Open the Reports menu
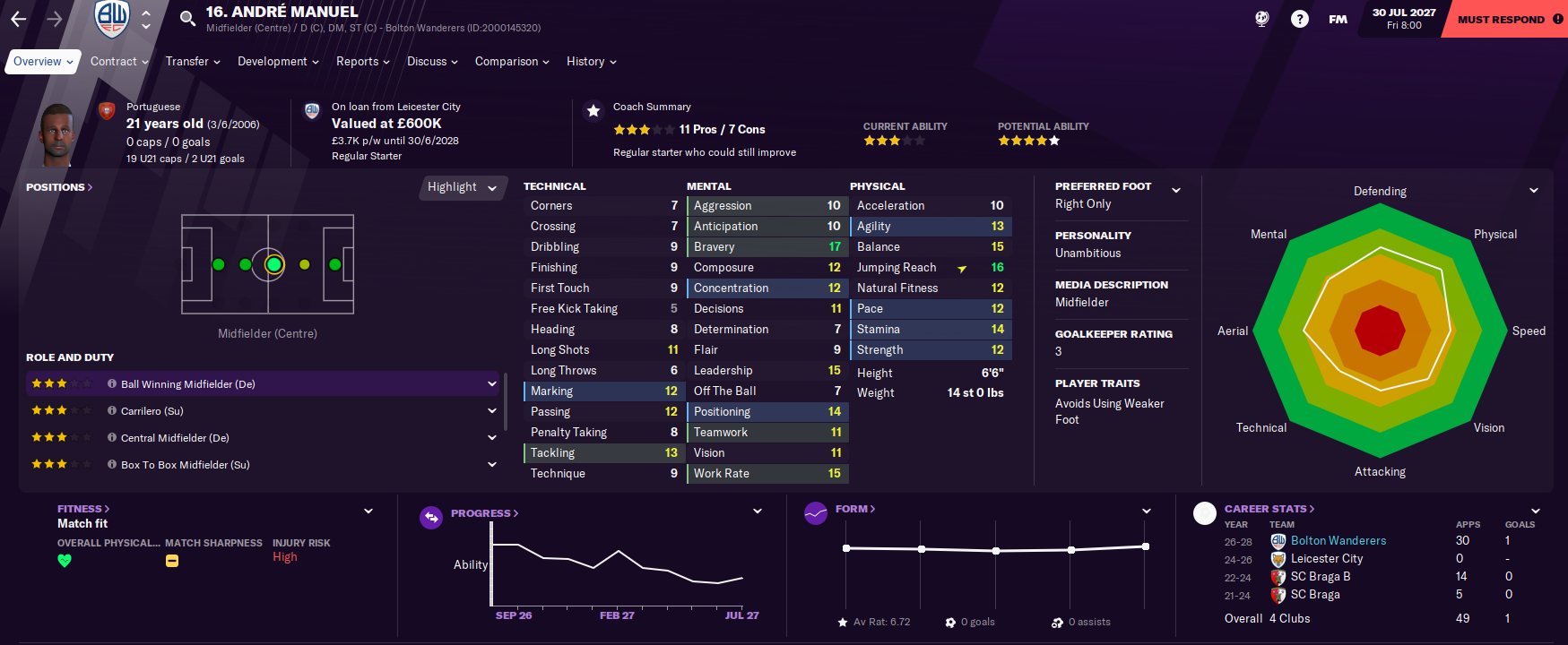Screen dimensions: 1568x645 pyautogui.click(x=362, y=62)
